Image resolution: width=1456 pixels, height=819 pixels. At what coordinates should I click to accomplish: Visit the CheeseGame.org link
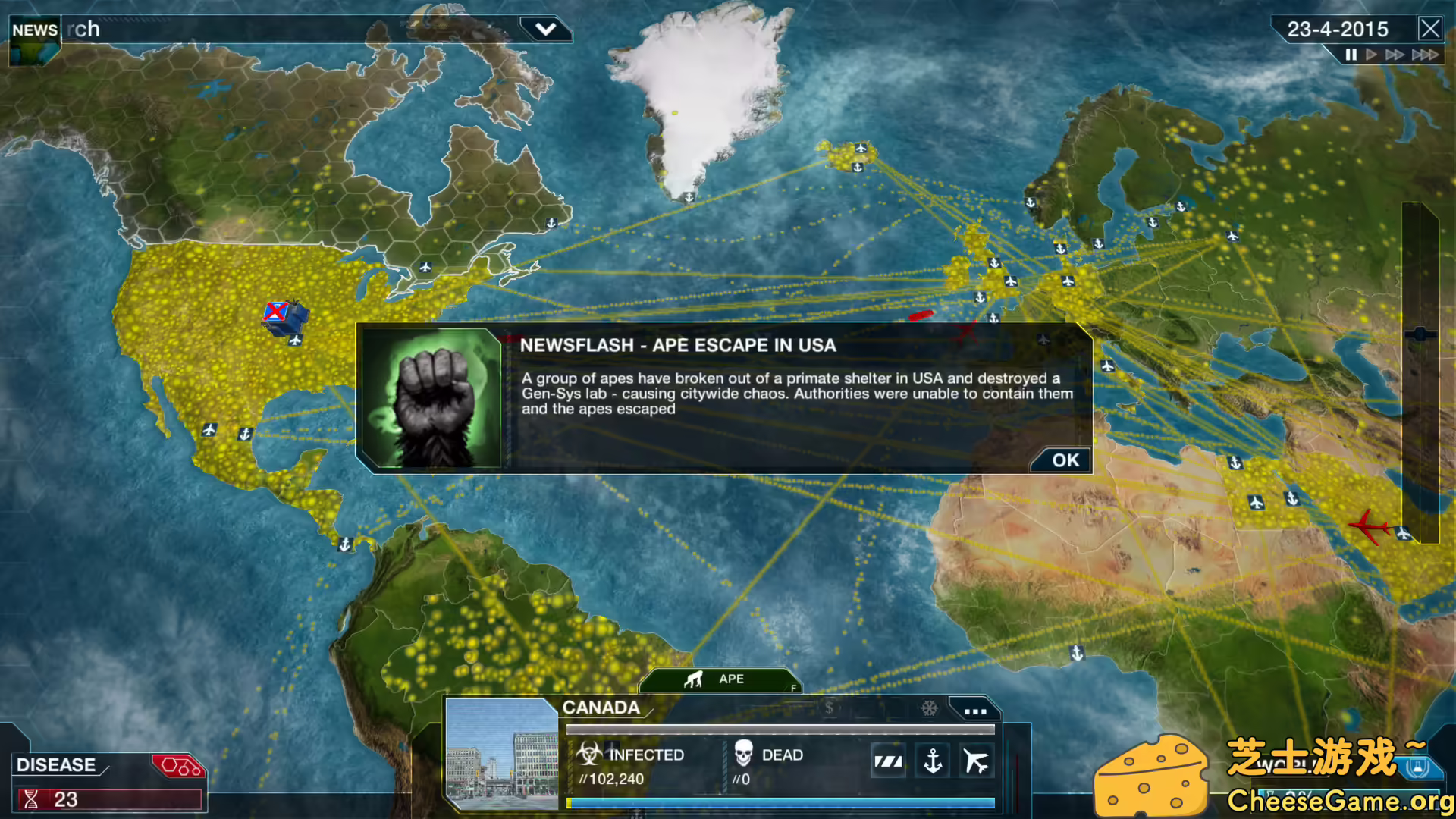[x=1341, y=799]
